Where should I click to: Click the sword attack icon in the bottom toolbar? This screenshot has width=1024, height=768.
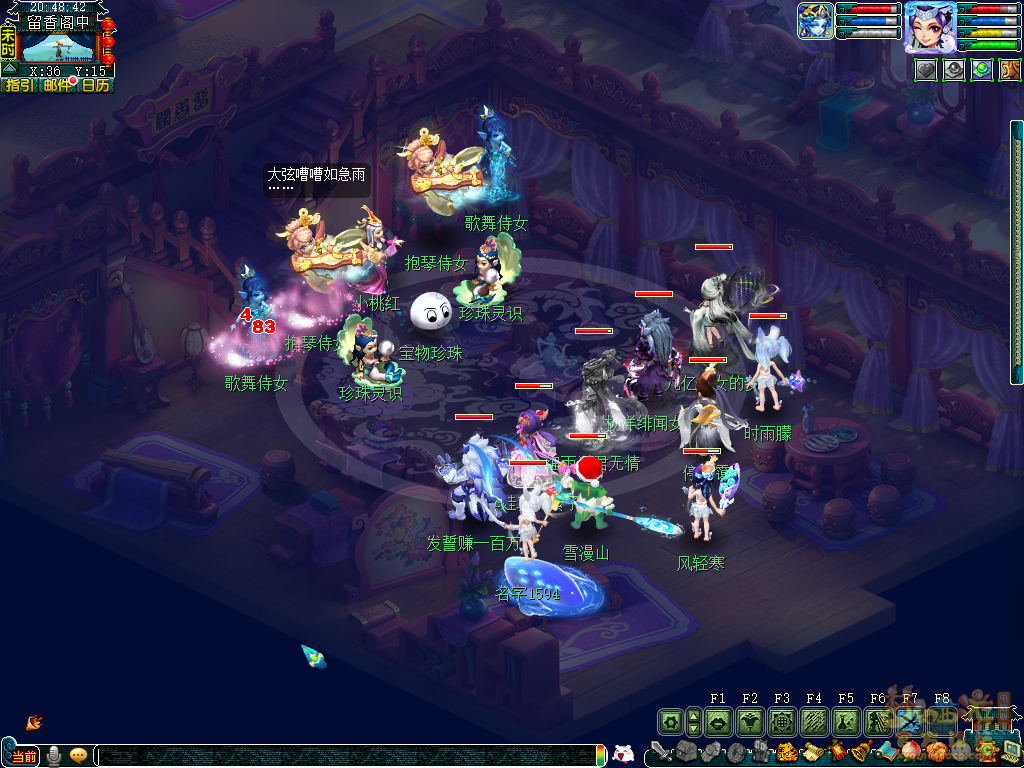pyautogui.click(x=660, y=751)
